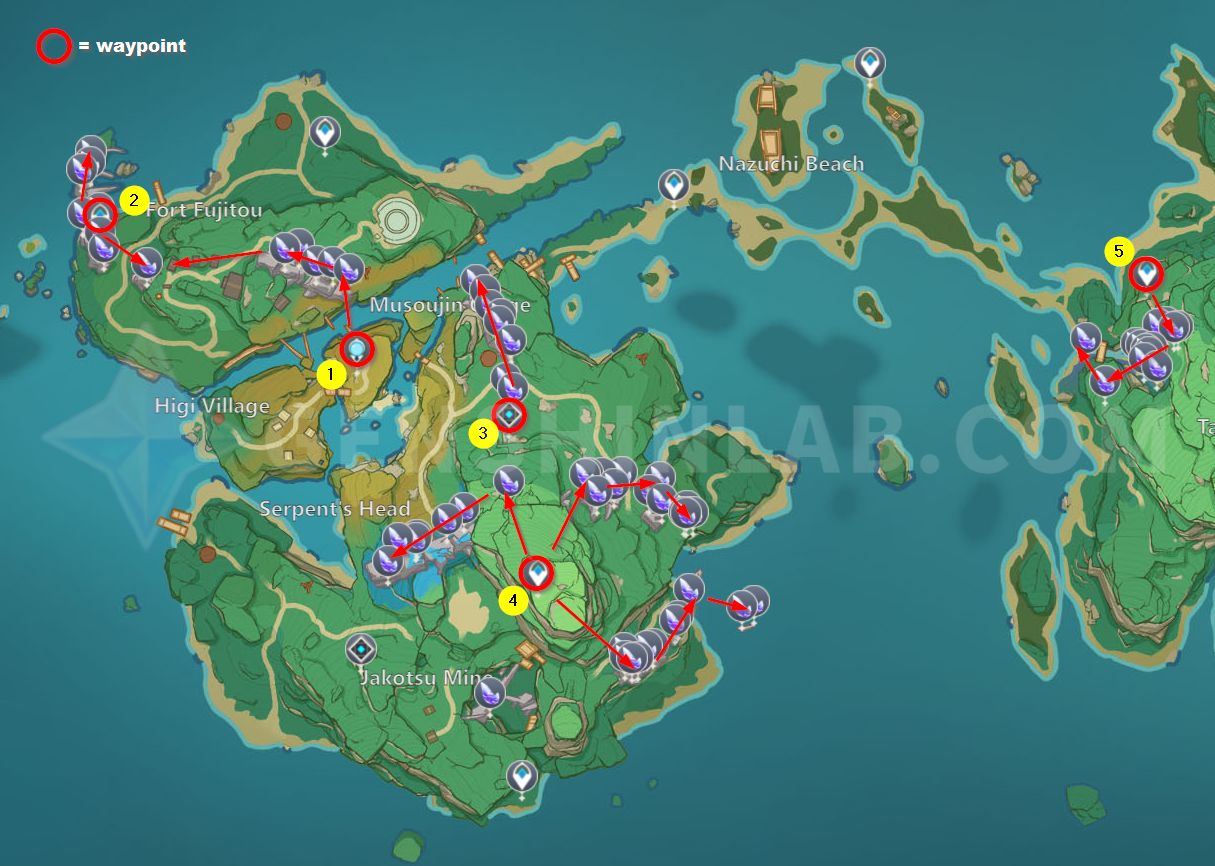Open the circled waypoint beside number 4
This screenshot has width=1215, height=866.
point(538,573)
